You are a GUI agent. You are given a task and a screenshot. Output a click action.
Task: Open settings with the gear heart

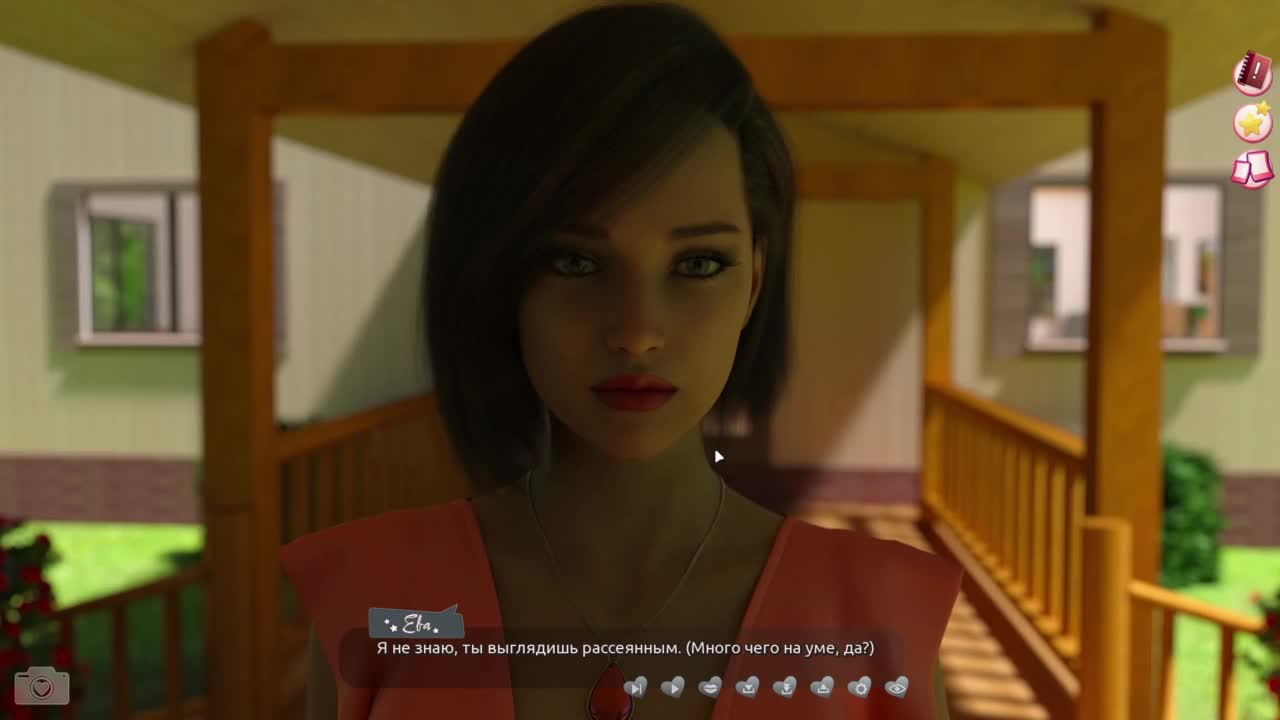click(859, 687)
